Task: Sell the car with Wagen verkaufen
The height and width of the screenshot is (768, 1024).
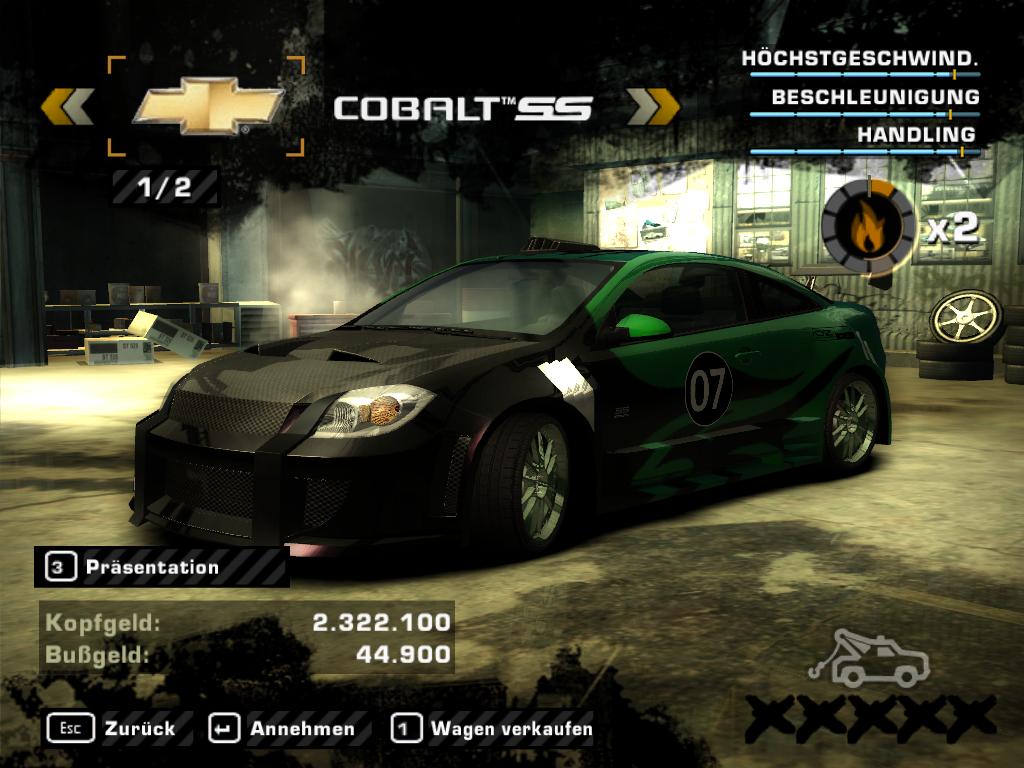Action: (492, 728)
